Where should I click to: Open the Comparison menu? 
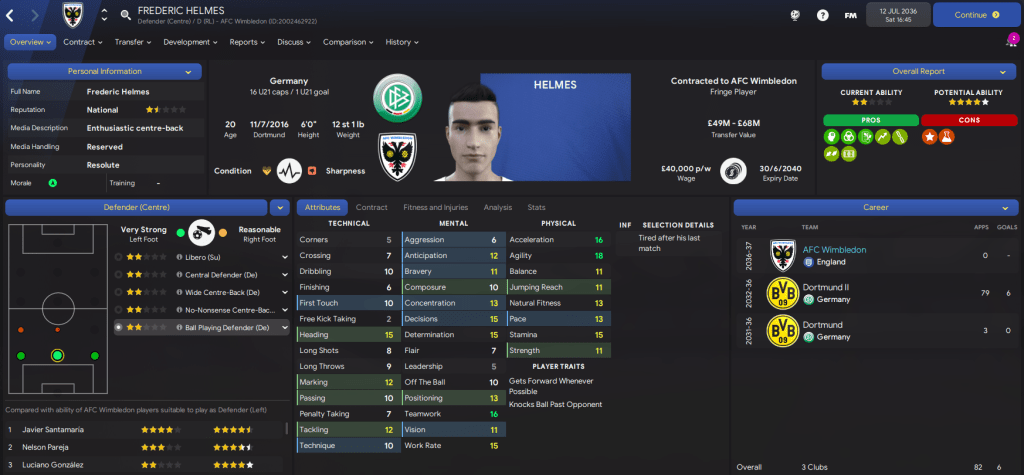[x=348, y=42]
